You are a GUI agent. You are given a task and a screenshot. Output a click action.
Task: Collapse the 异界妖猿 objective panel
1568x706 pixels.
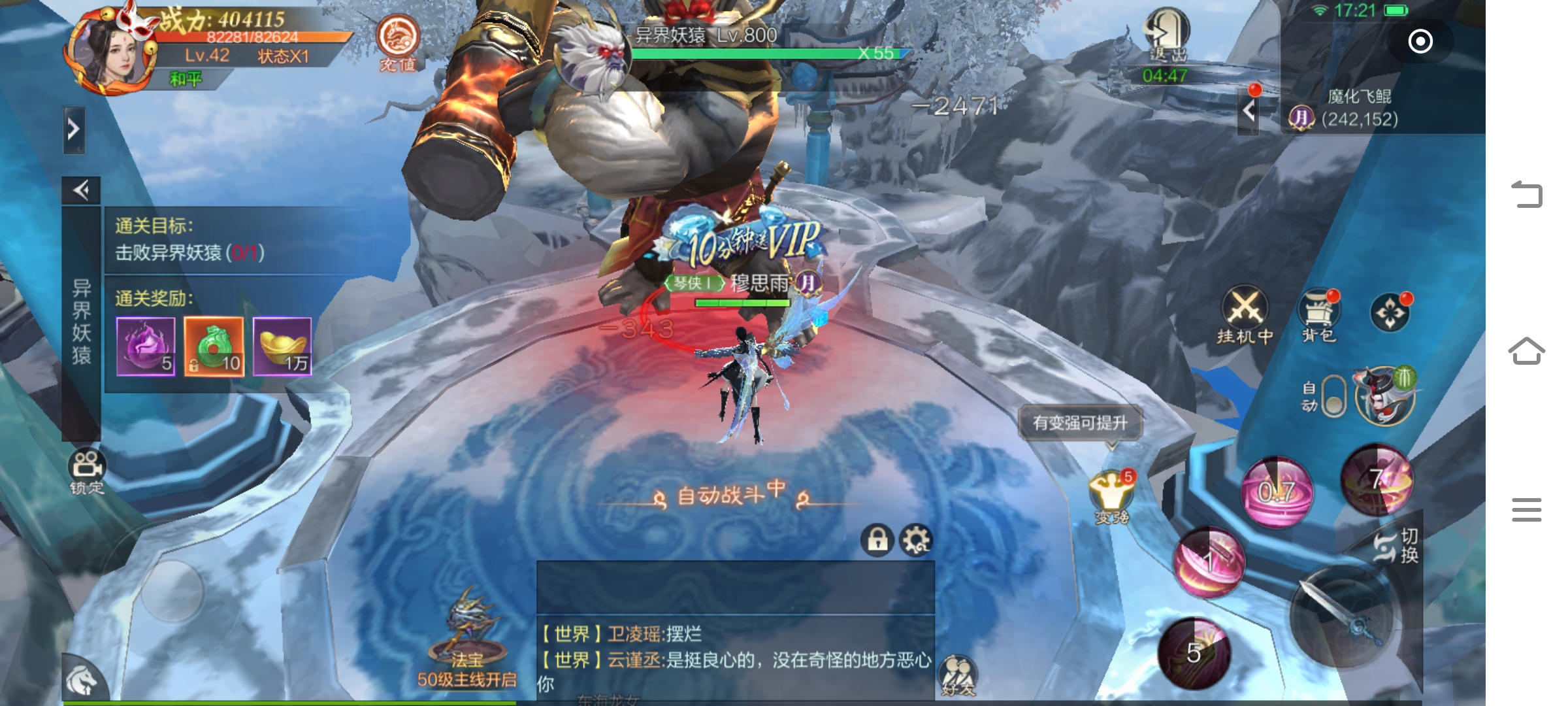81,190
